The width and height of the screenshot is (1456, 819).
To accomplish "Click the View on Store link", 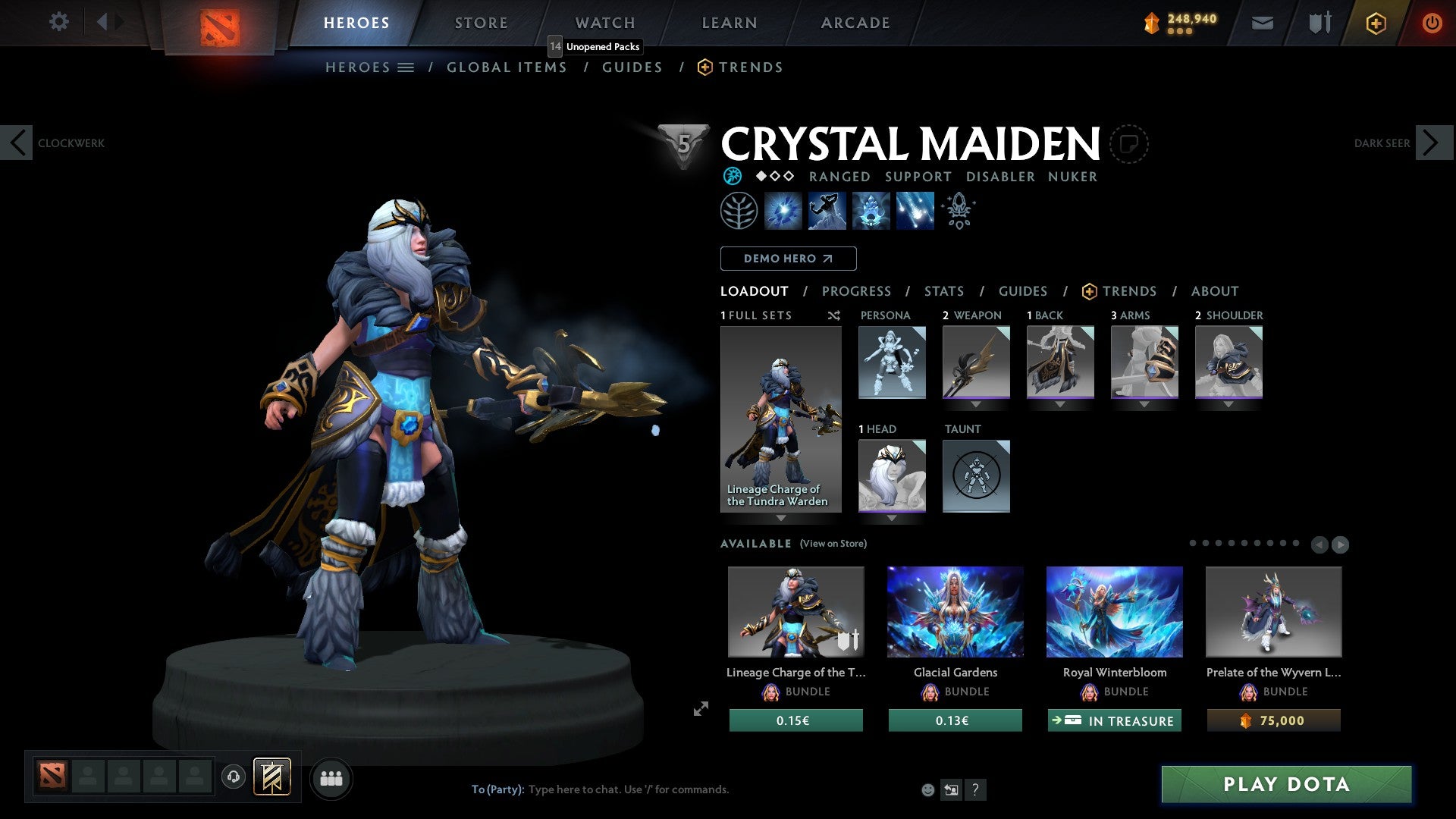I will (834, 544).
